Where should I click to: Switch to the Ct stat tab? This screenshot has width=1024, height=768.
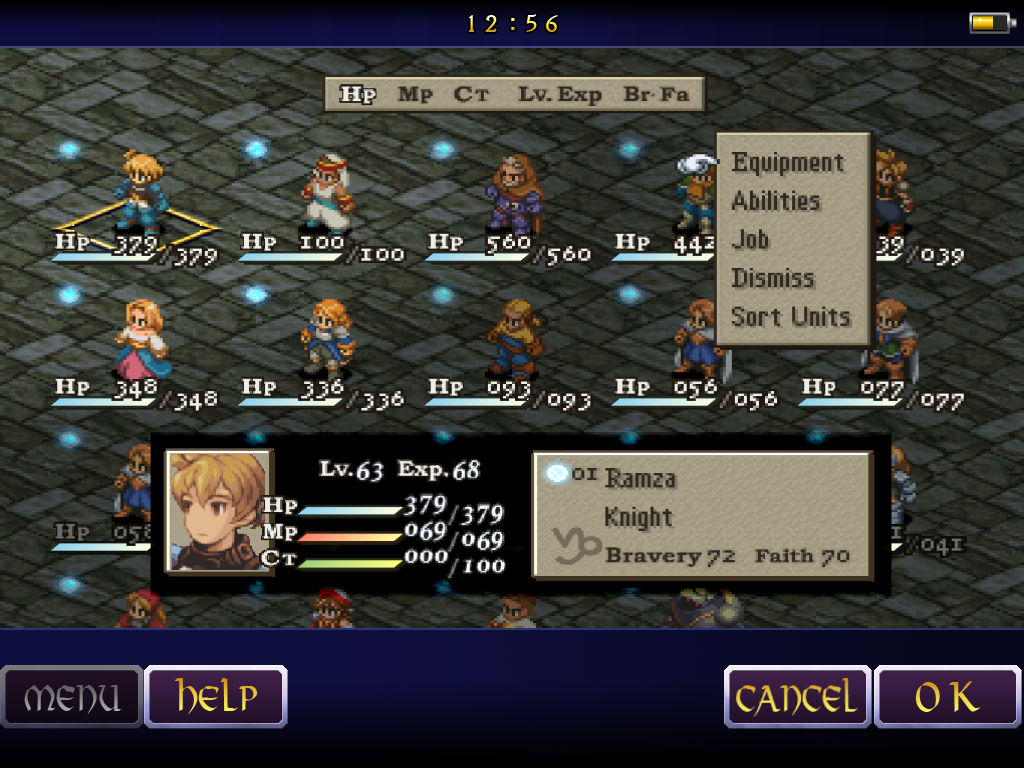pos(471,95)
